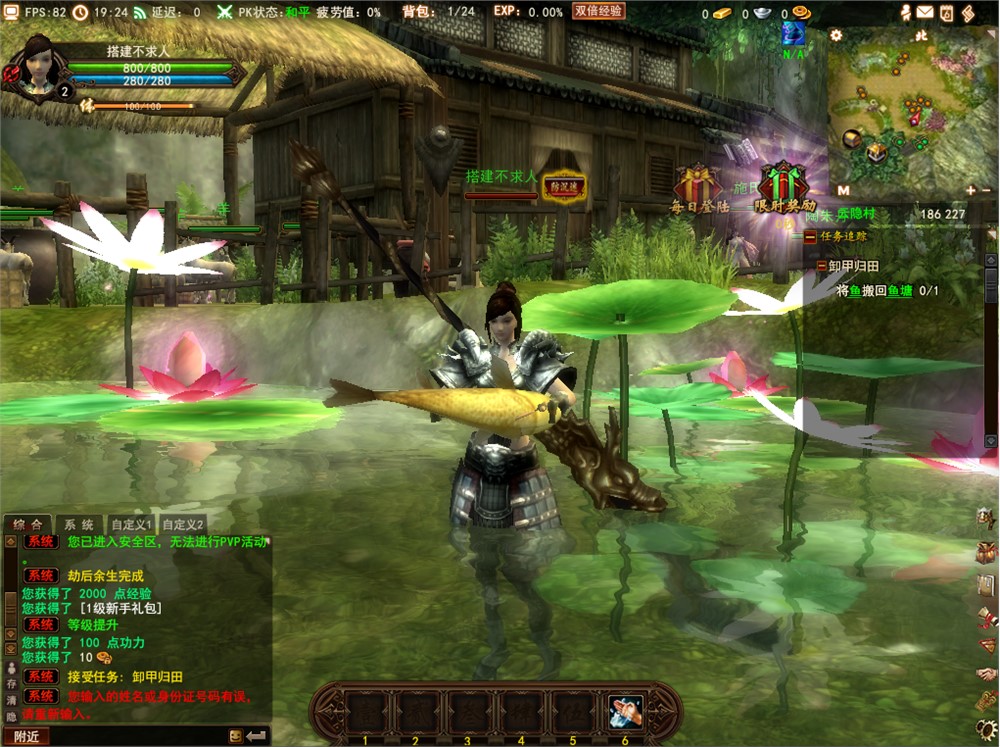Viewport: 1000px width, 747px height.
Task: Open the calendar icon beside the mail
Action: click(x=946, y=12)
